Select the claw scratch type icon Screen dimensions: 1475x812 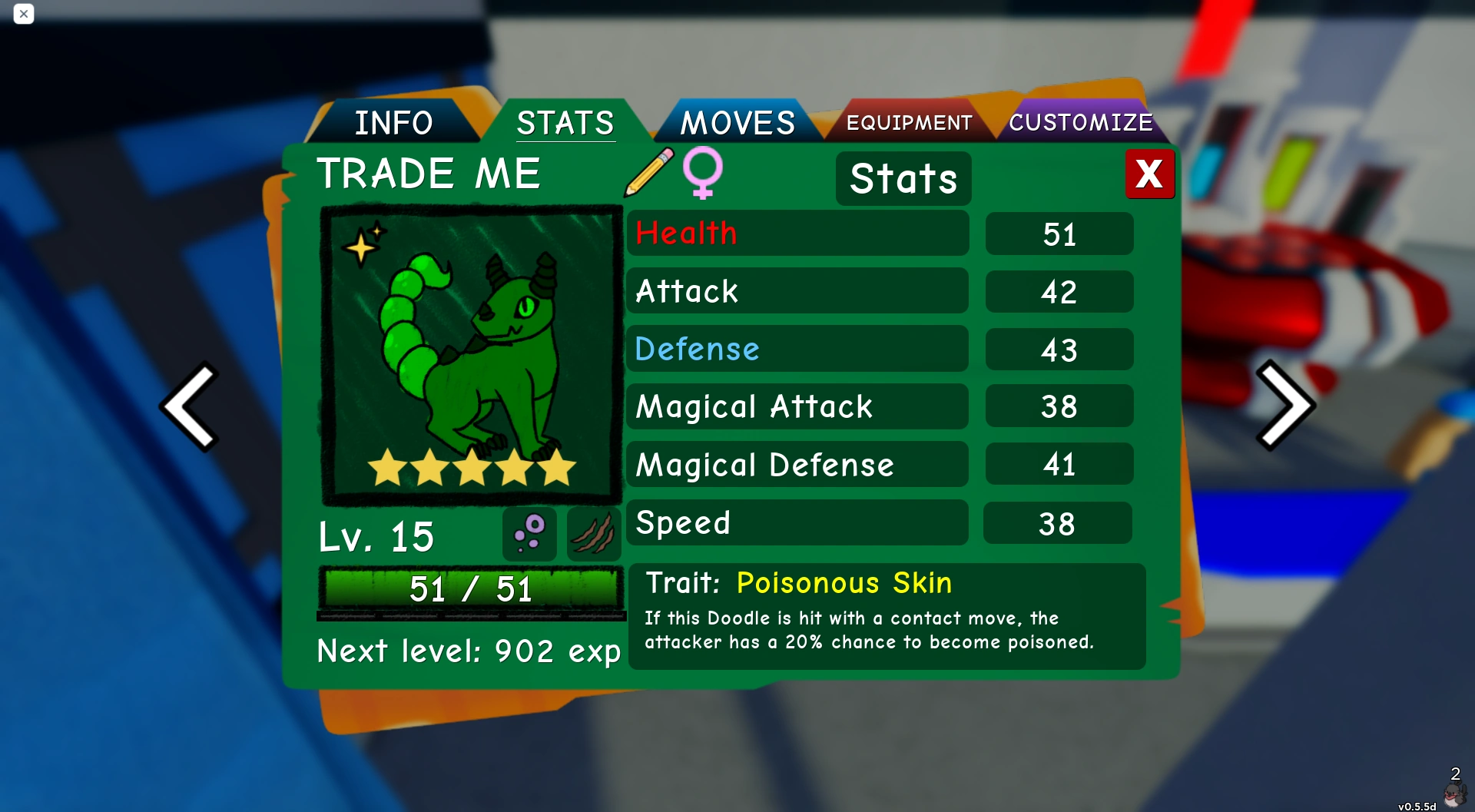[x=593, y=535]
